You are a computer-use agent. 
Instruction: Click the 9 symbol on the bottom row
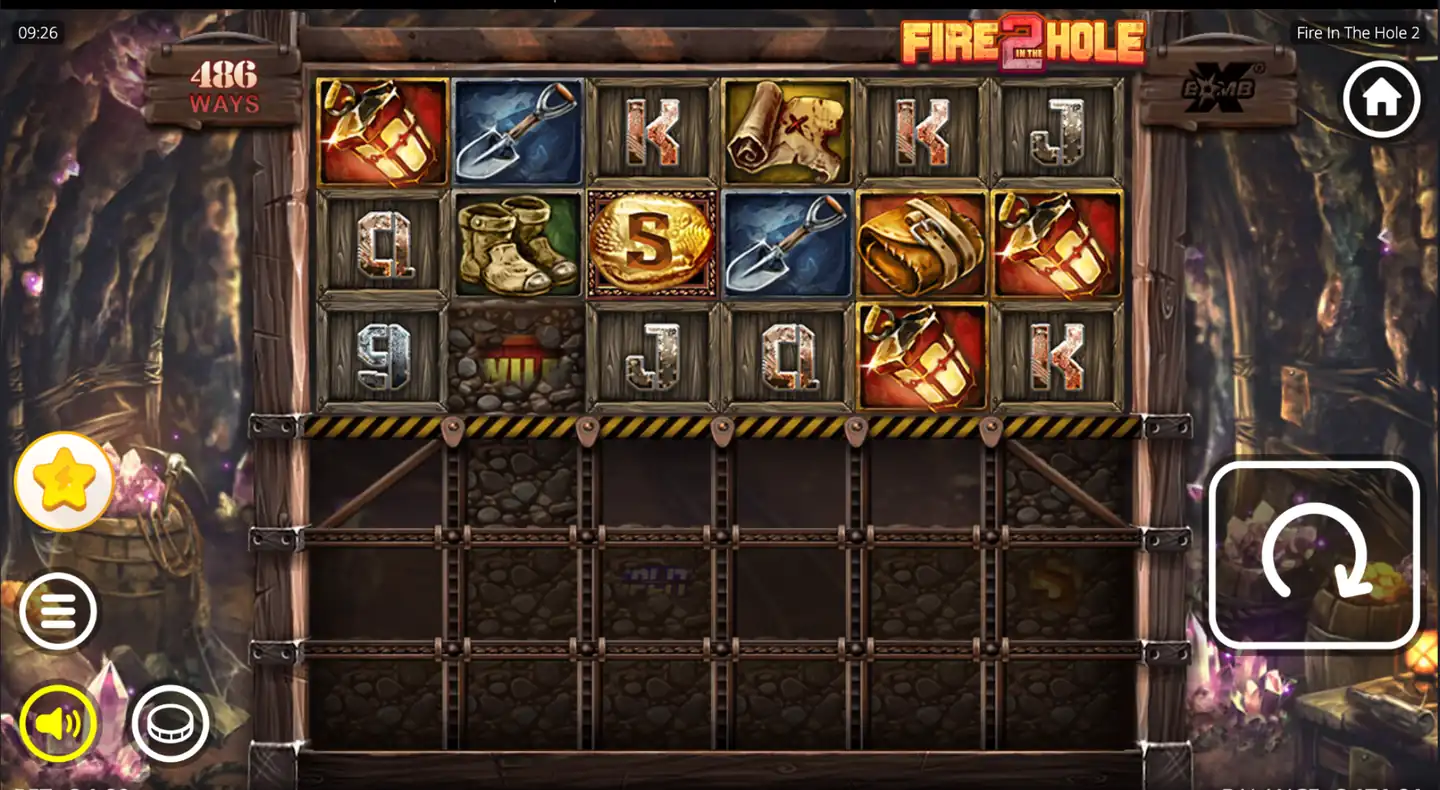coord(381,358)
